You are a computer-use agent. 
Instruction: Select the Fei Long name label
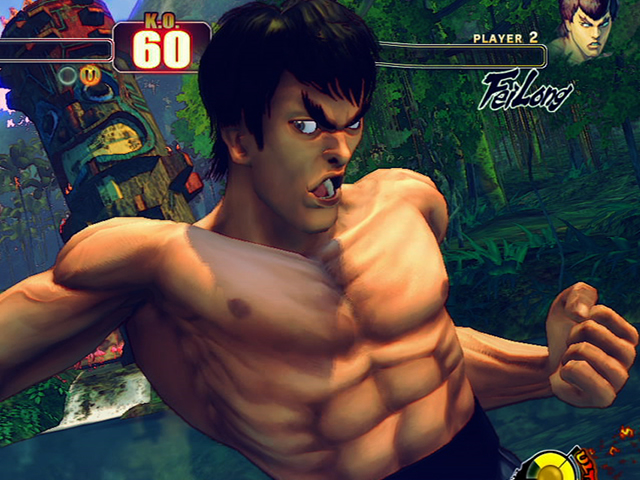(x=526, y=91)
